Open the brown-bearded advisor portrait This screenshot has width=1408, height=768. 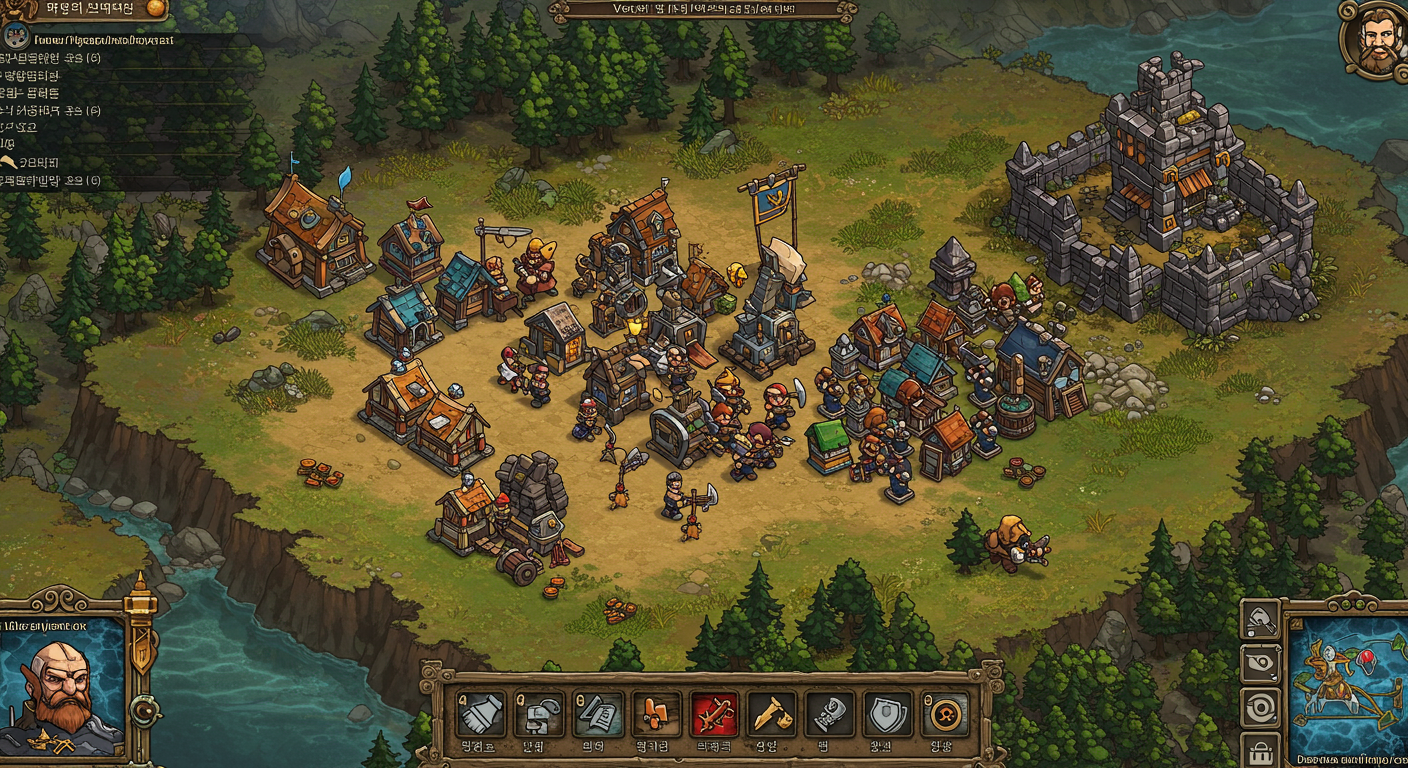(x=1377, y=41)
